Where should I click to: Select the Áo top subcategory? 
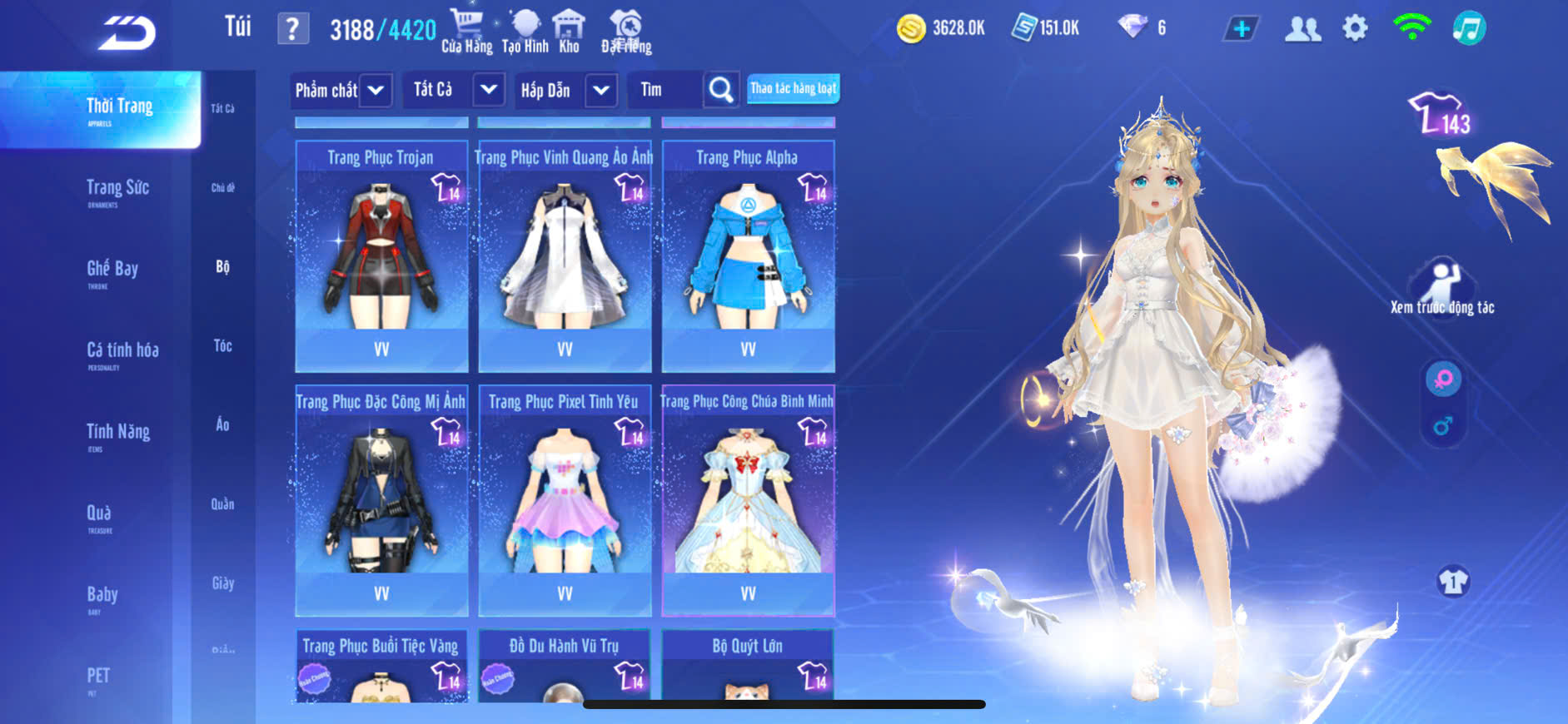222,424
